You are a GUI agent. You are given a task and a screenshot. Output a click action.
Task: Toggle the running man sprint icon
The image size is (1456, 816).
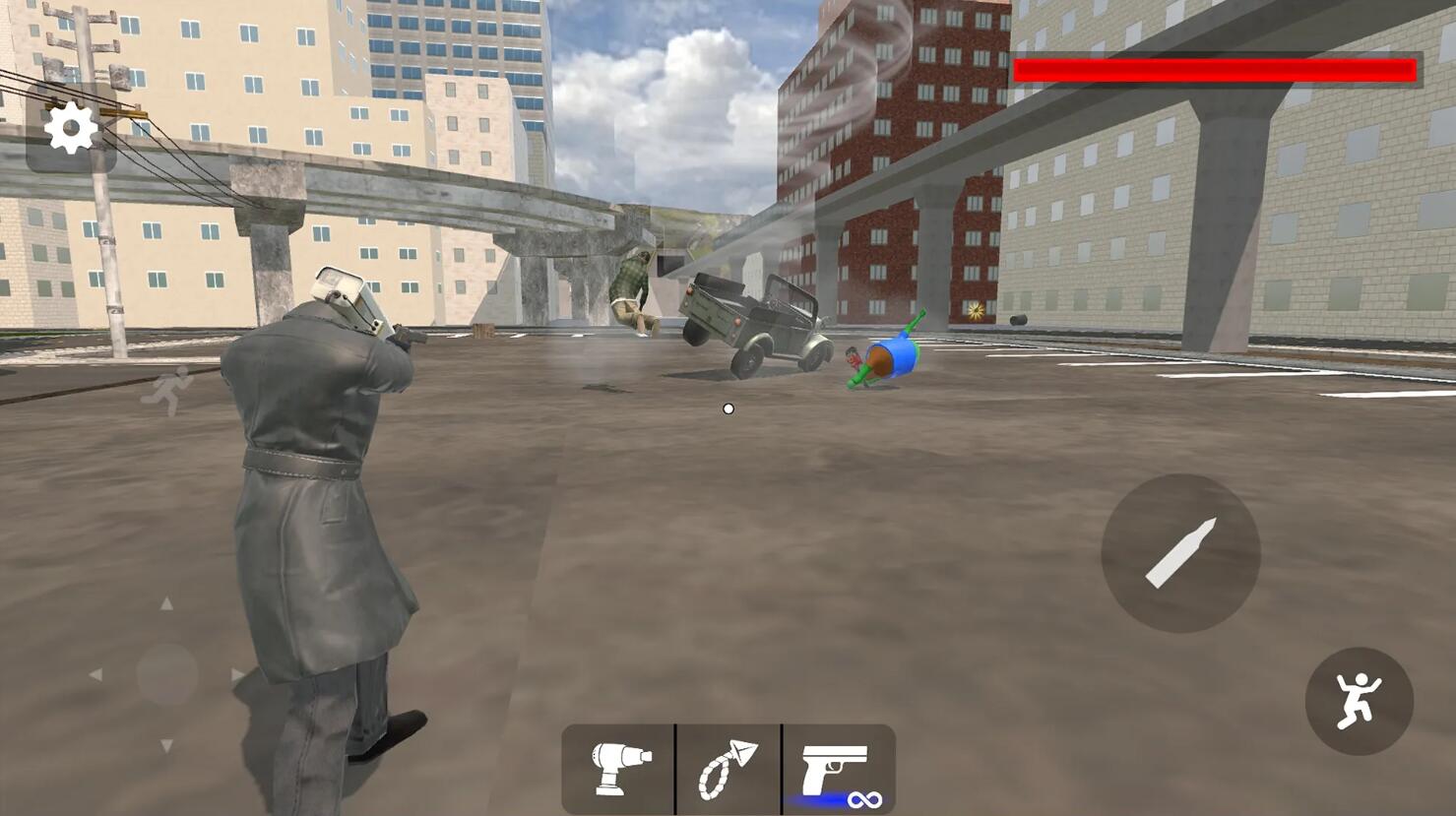tap(166, 391)
